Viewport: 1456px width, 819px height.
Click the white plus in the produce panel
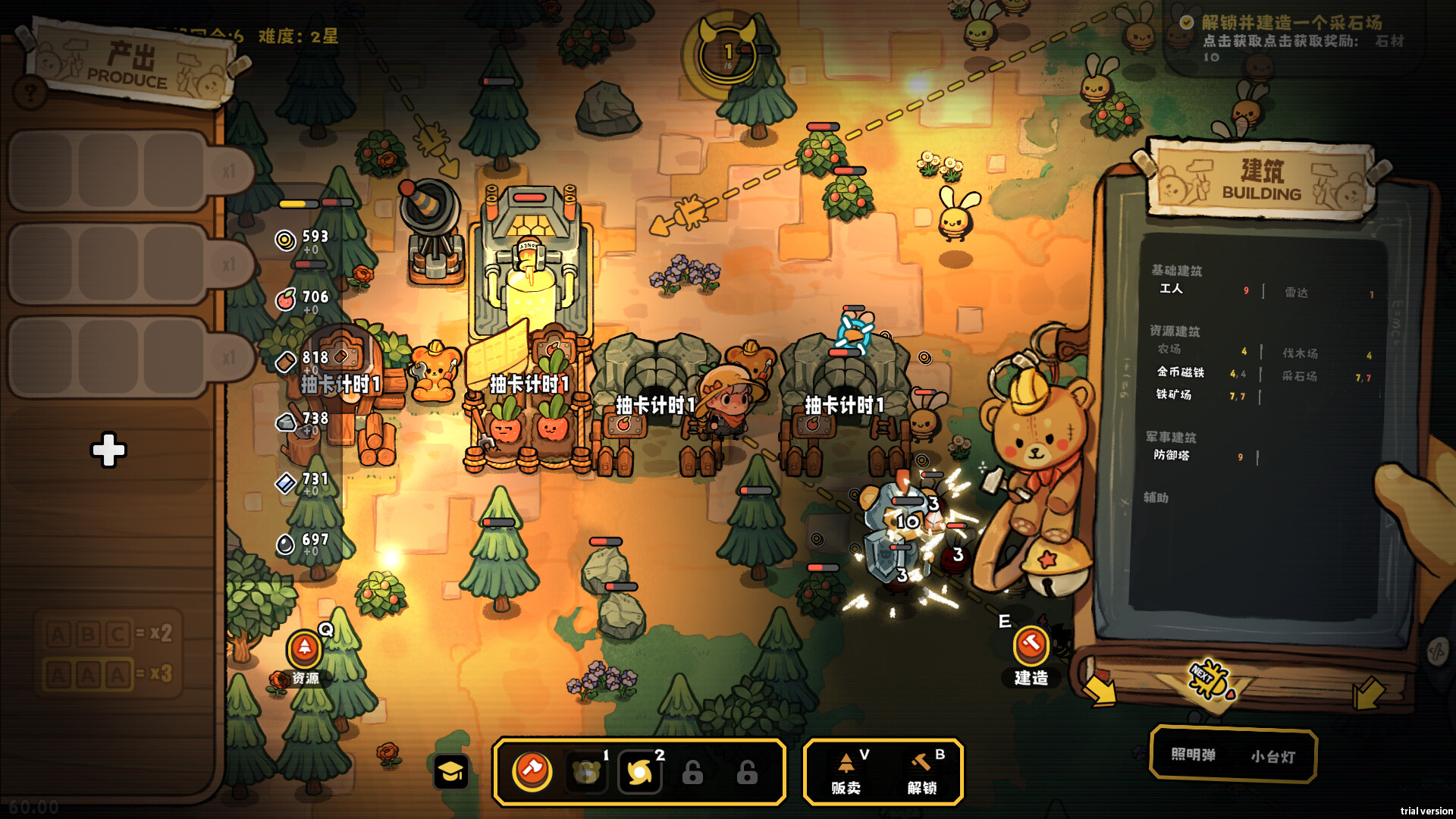click(x=108, y=450)
